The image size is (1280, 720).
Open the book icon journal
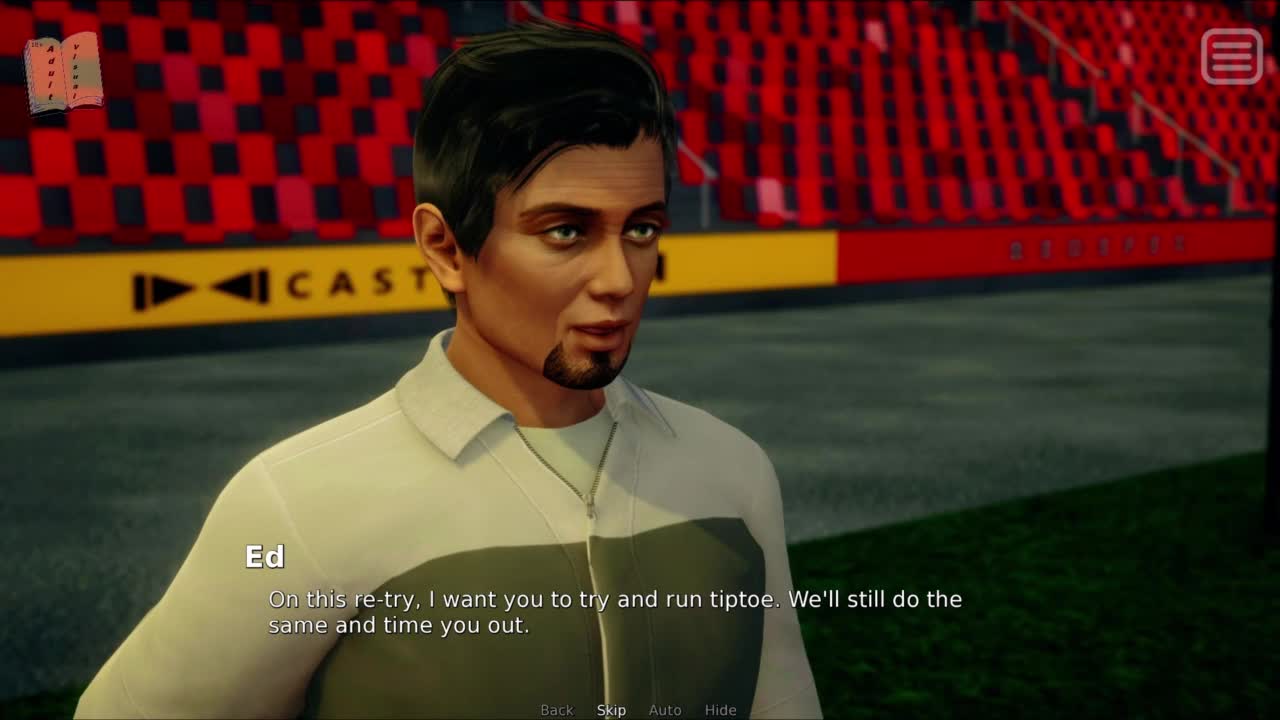[63, 73]
